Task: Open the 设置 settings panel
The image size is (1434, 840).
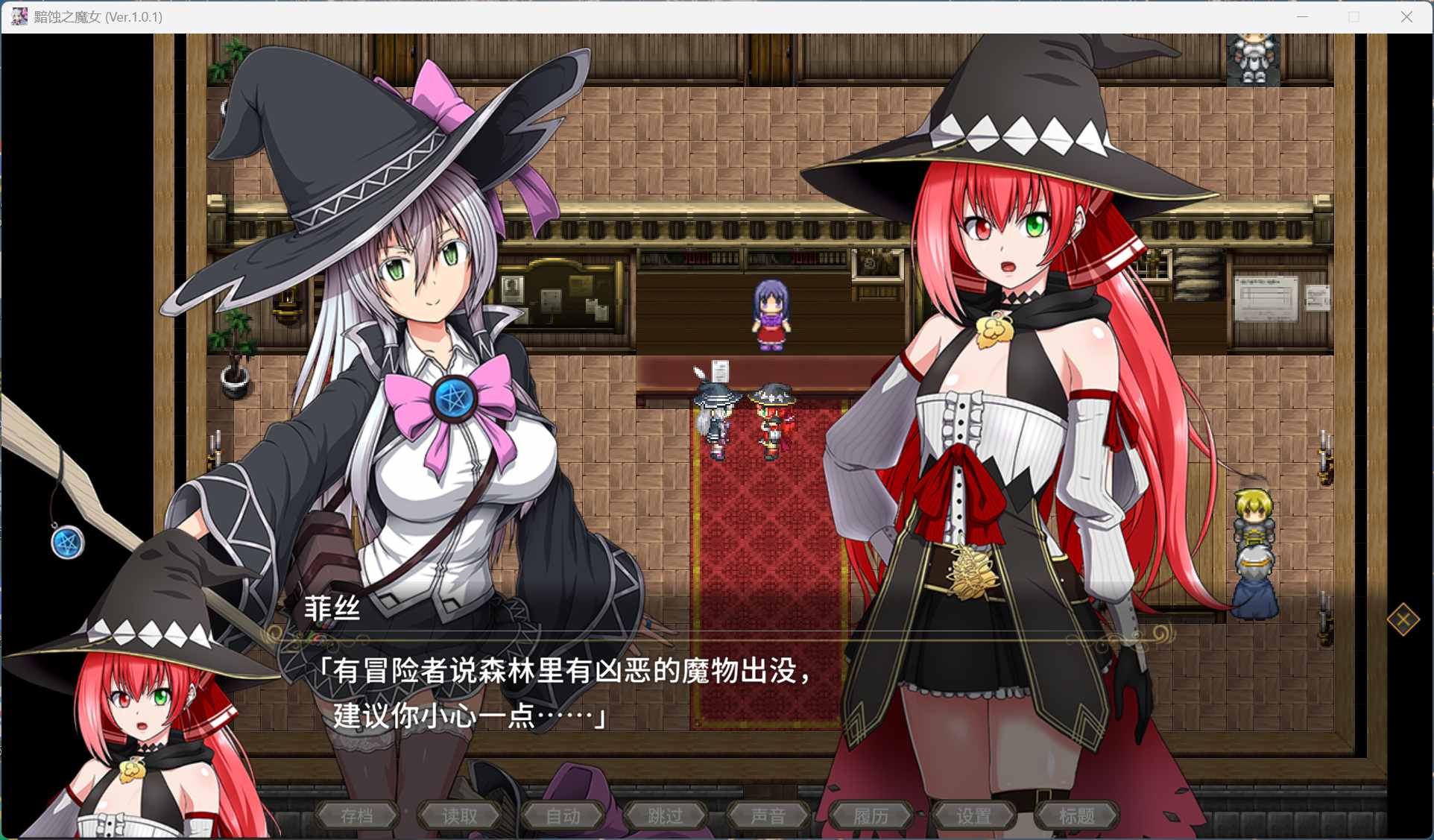Action: pos(975,815)
